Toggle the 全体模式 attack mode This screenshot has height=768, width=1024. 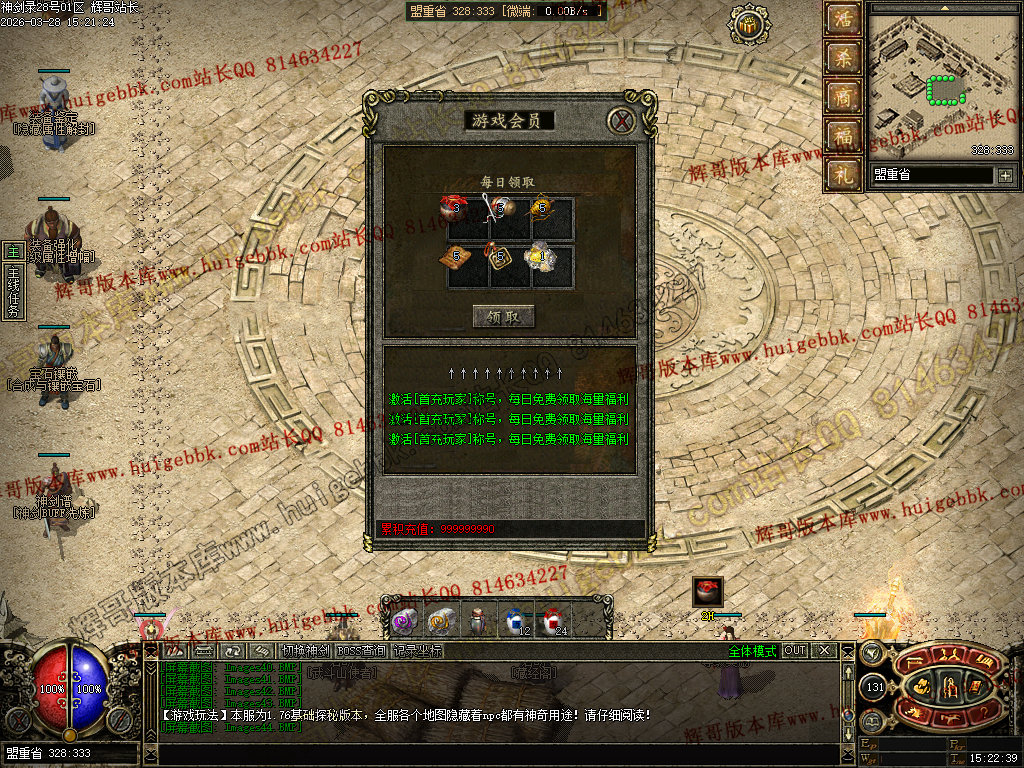pyautogui.click(x=752, y=651)
